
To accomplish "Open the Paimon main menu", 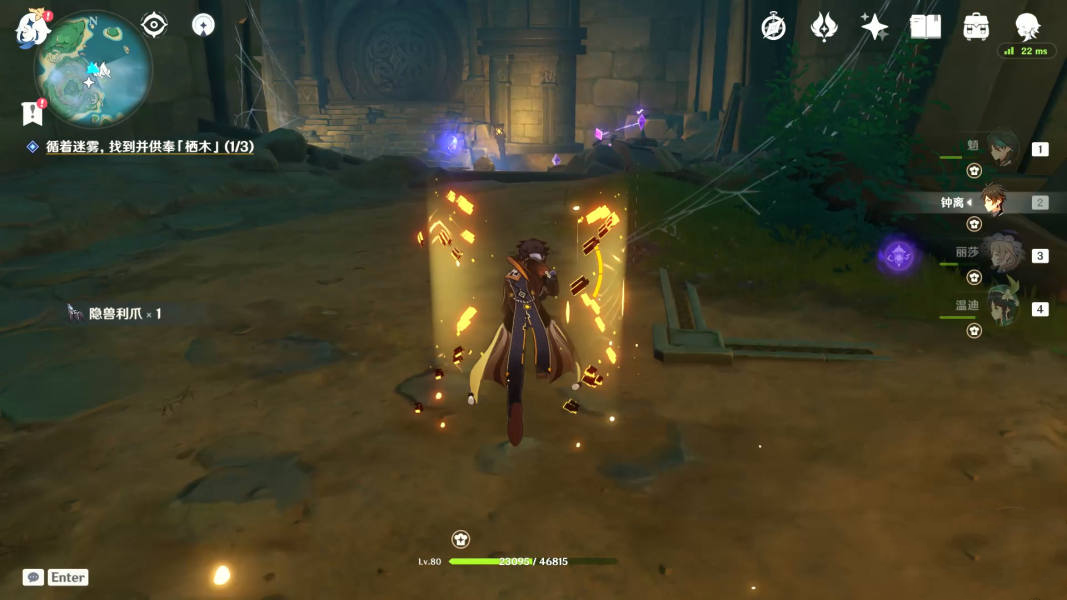I will point(32,27).
